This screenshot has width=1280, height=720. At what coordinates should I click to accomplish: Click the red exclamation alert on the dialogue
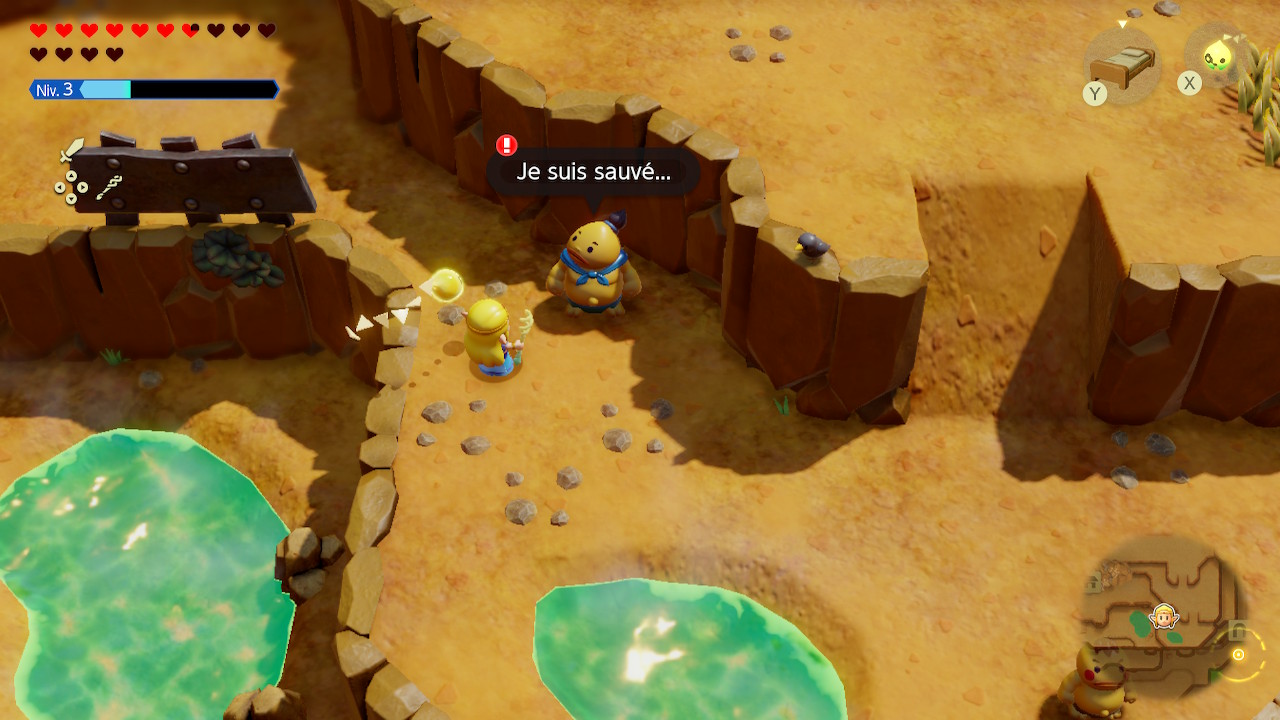tap(507, 146)
